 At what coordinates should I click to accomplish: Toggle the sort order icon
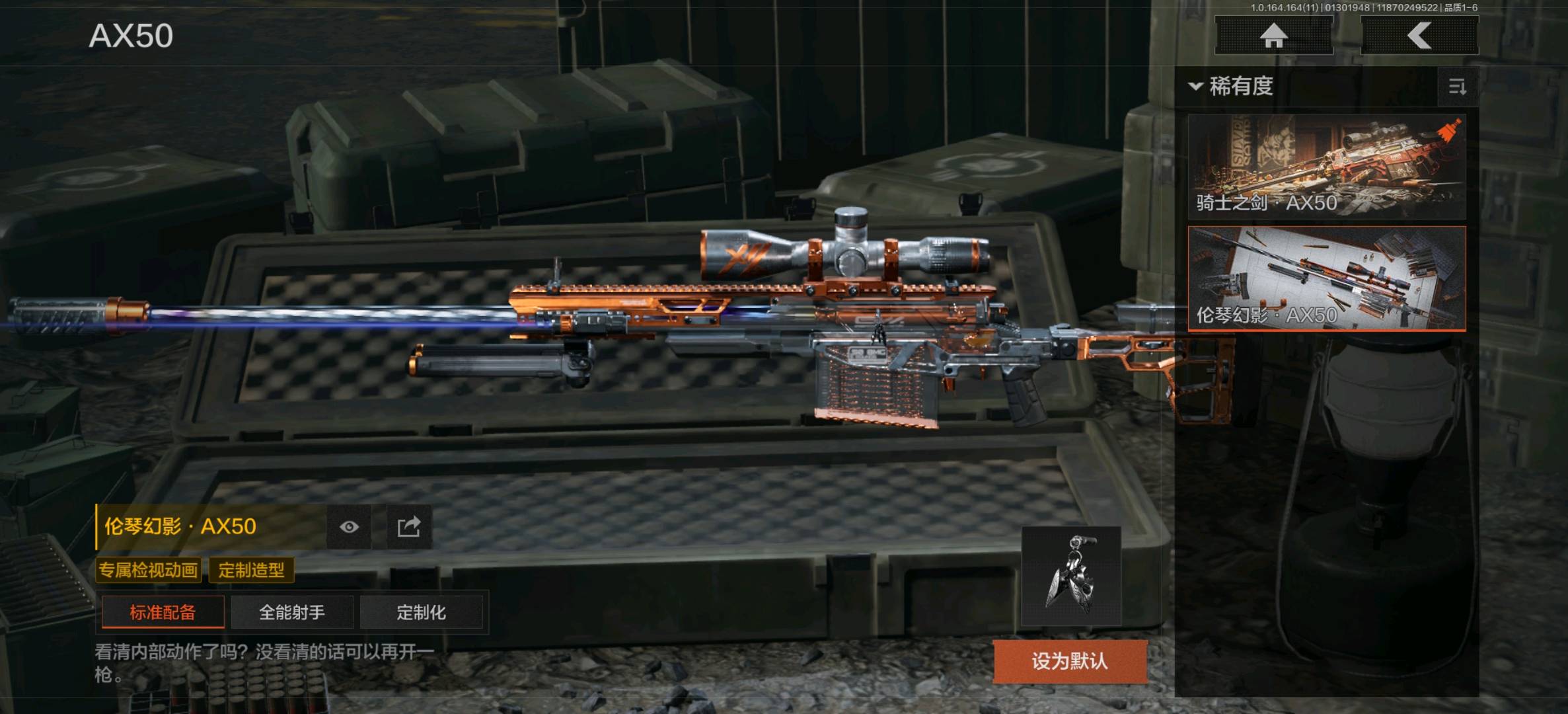coord(1457,87)
